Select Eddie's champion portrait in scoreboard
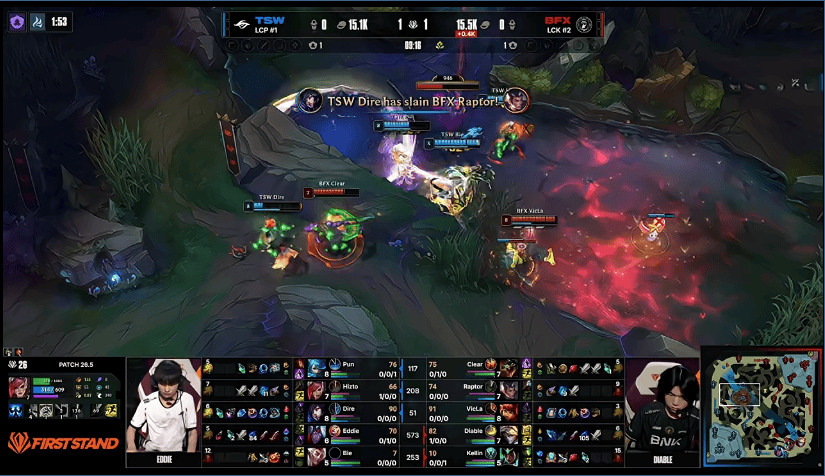 [315, 432]
